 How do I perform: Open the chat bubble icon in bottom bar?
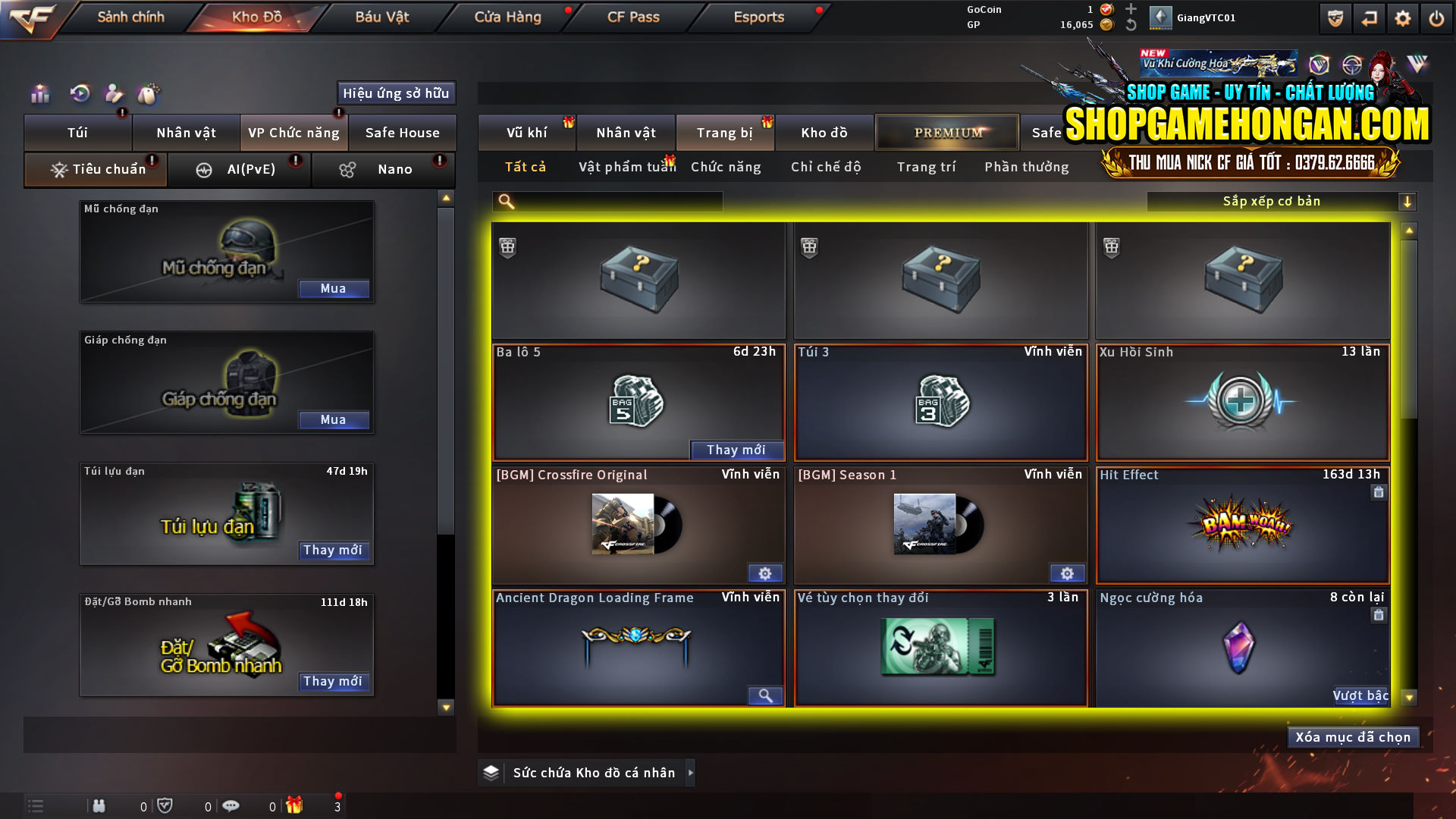click(x=231, y=805)
